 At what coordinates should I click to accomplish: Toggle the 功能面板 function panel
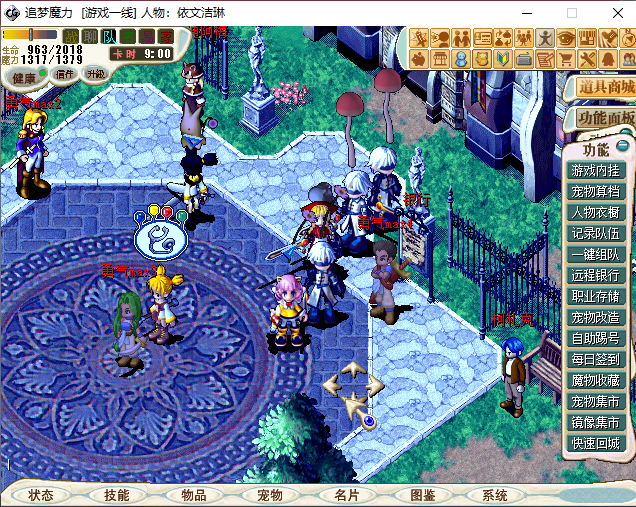click(605, 118)
